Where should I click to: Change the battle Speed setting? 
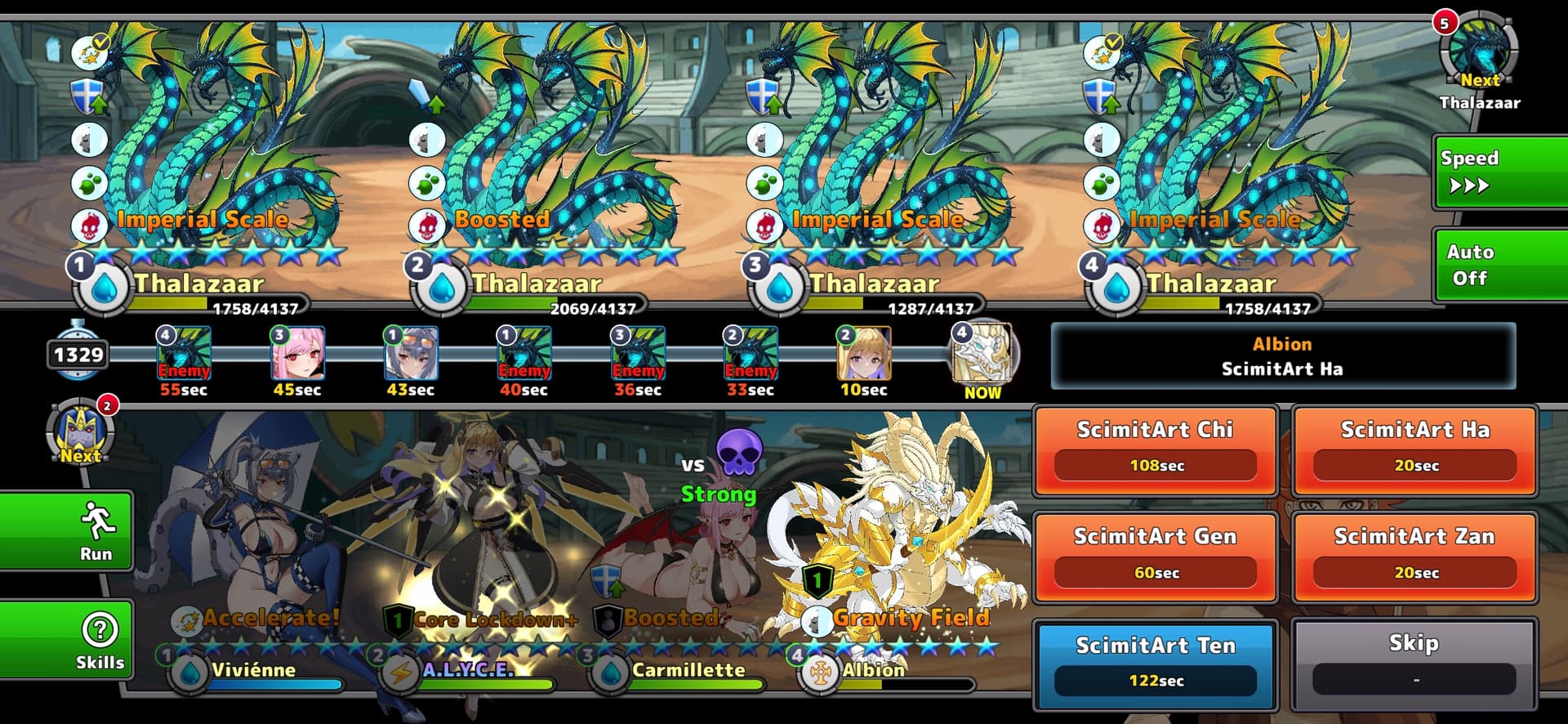pyautogui.click(x=1499, y=172)
